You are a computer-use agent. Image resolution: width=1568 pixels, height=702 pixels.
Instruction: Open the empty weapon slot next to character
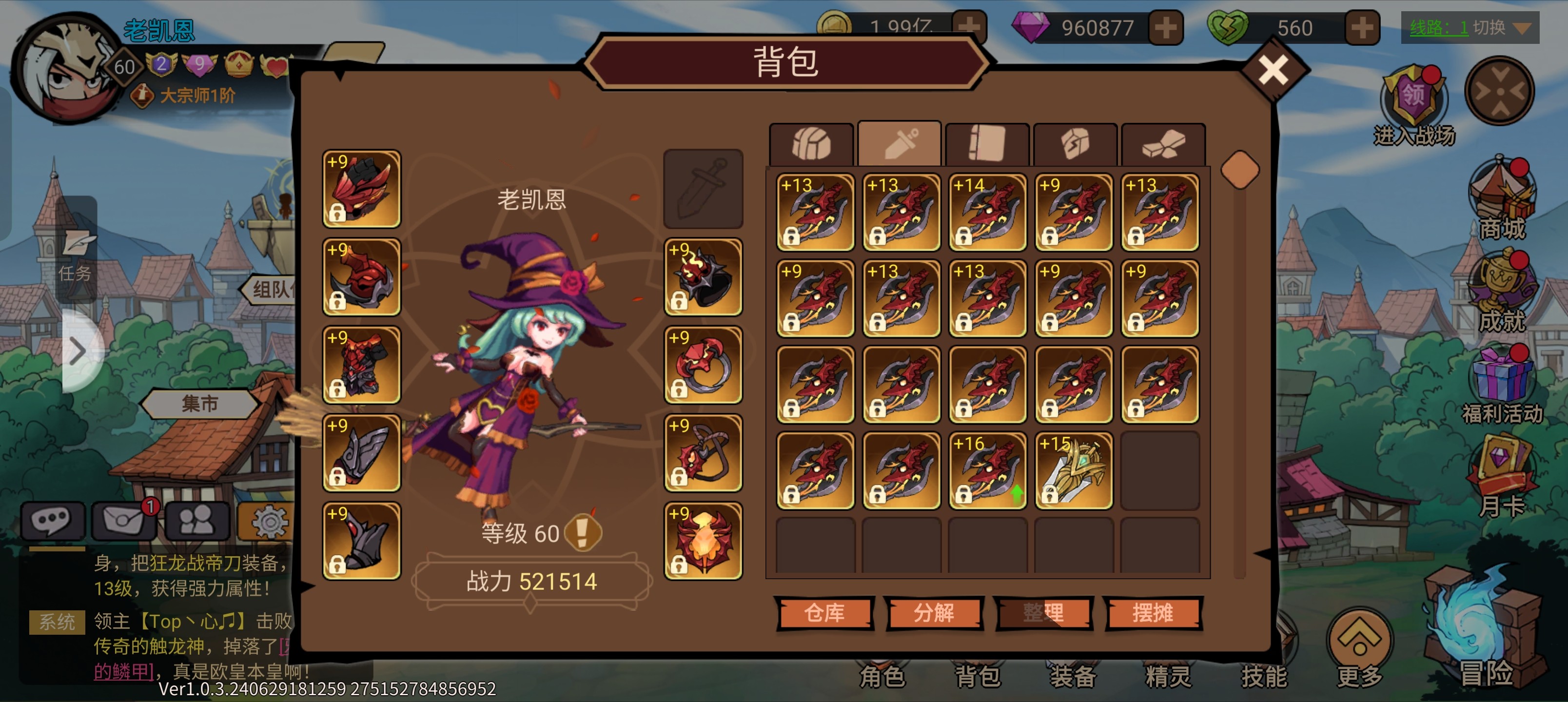[x=703, y=189]
